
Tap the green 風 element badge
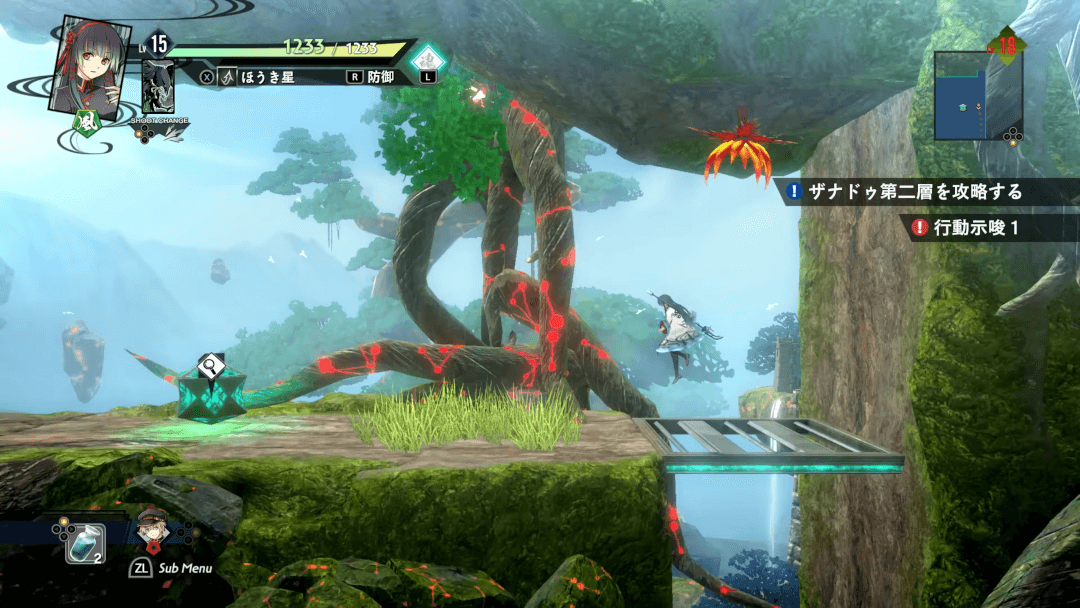coord(87,125)
